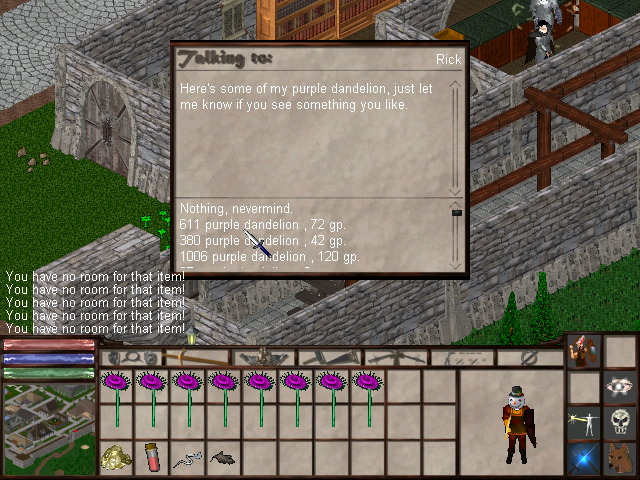Click the dog head icon
This screenshot has height=480, width=640.
(620, 458)
